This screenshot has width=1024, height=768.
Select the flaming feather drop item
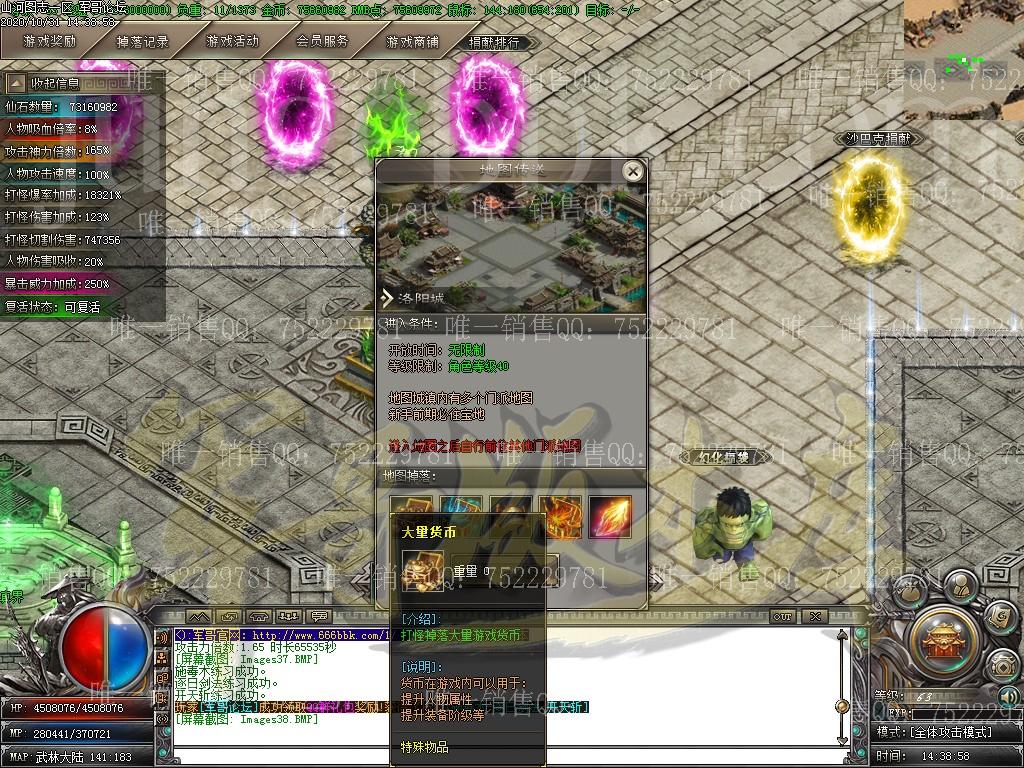click(609, 516)
